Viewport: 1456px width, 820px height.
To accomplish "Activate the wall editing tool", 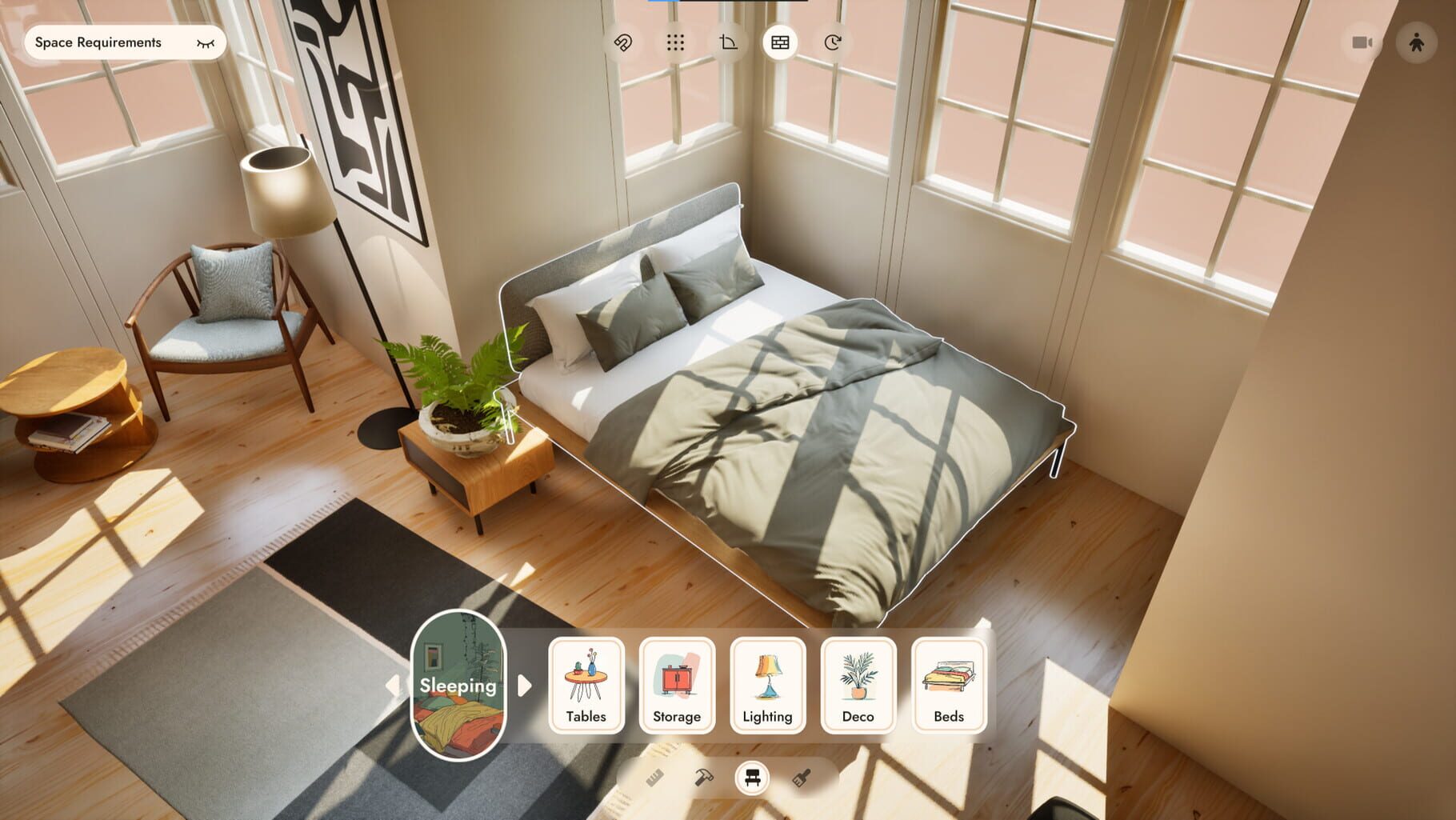I will tap(780, 43).
